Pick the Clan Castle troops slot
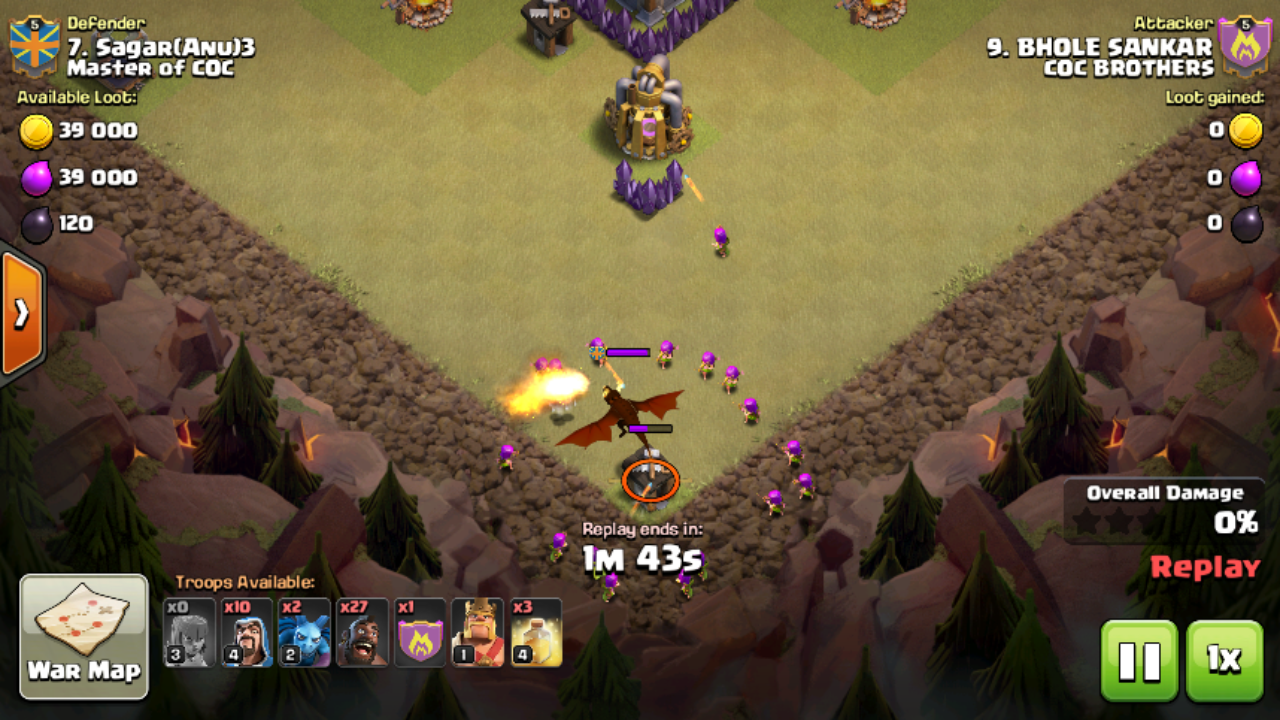The height and width of the screenshot is (720, 1280). (420, 632)
